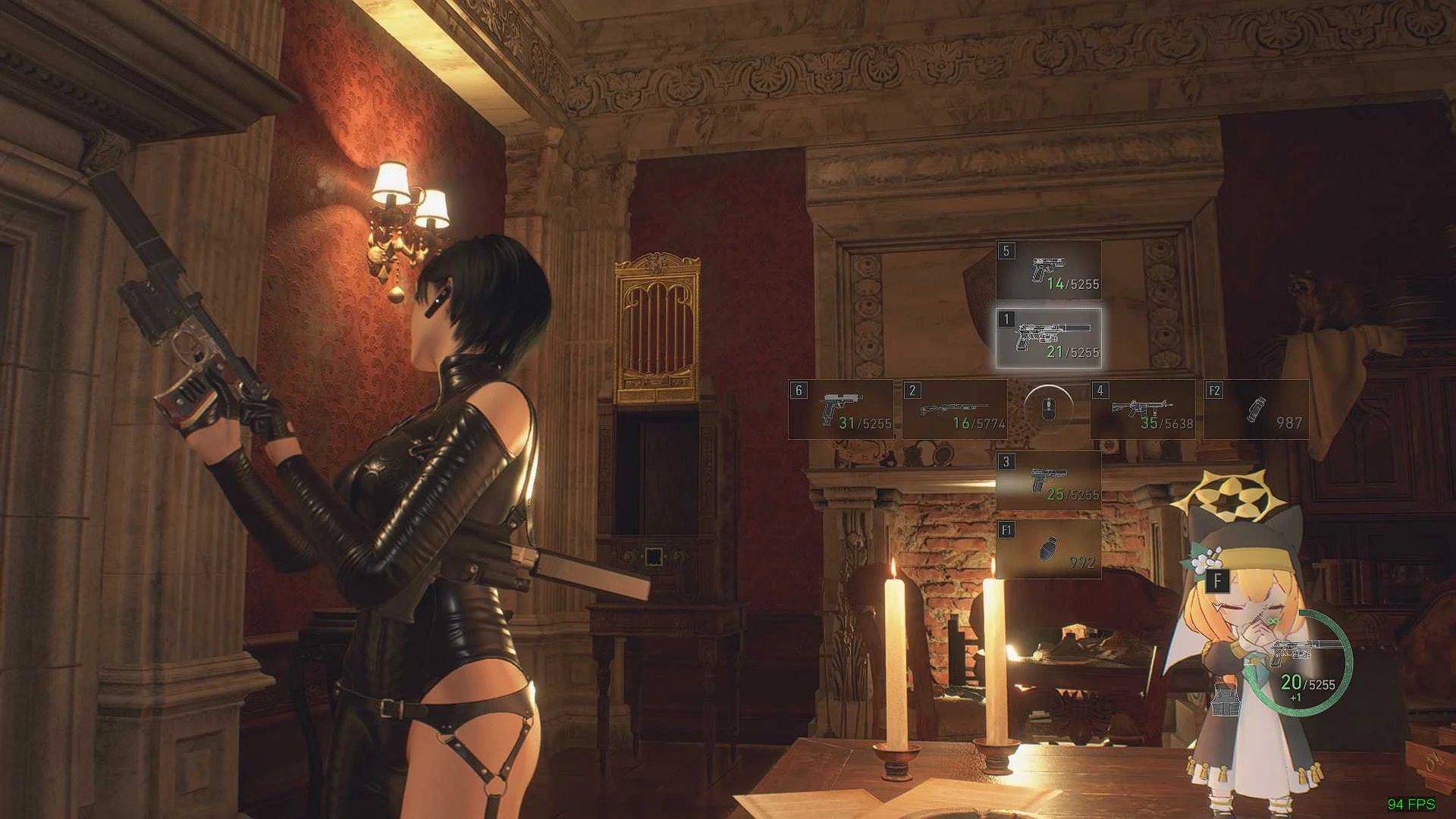Image resolution: width=1456 pixels, height=819 pixels.
Task: Select weapon slot 5 pistol with 14 rounds
Action: (1048, 271)
